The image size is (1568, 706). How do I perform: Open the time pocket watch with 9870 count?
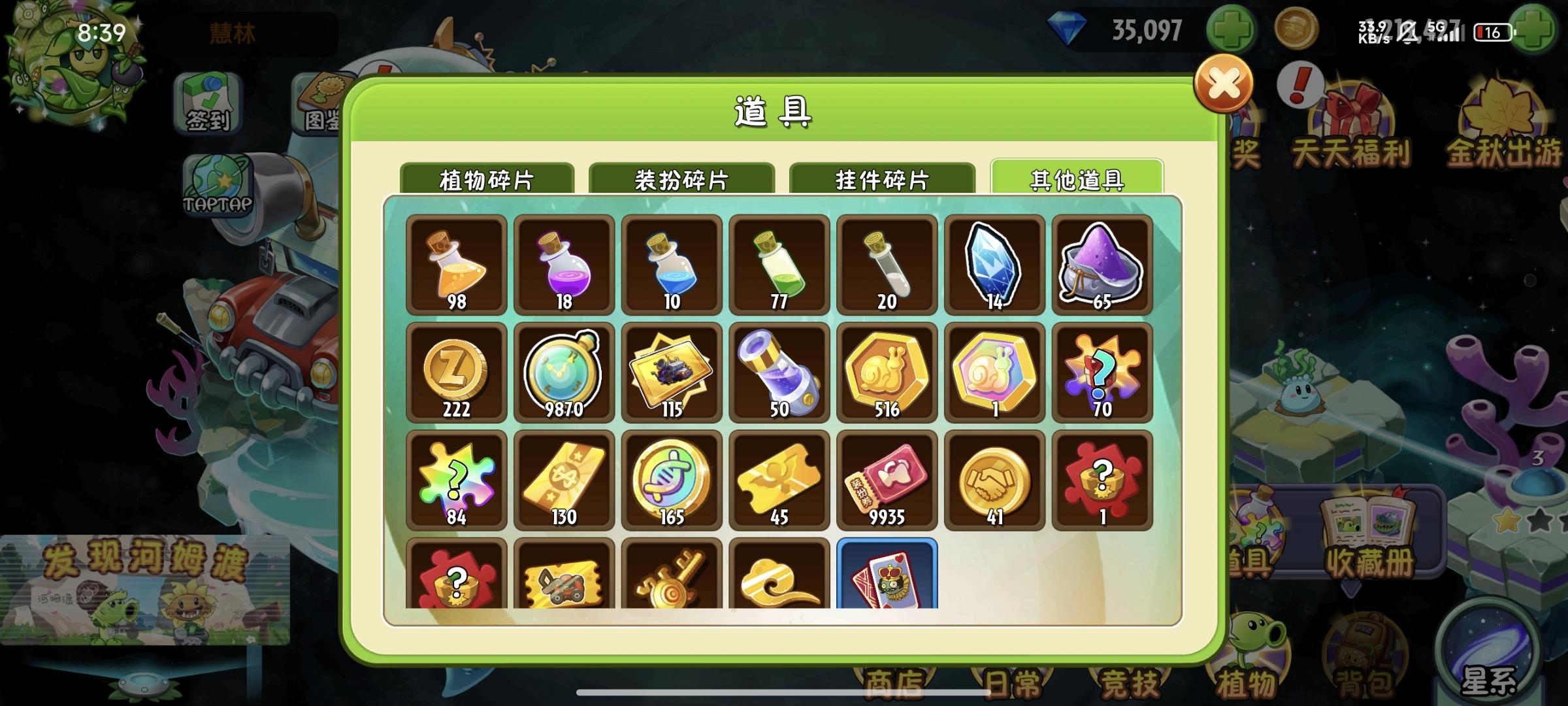click(563, 373)
